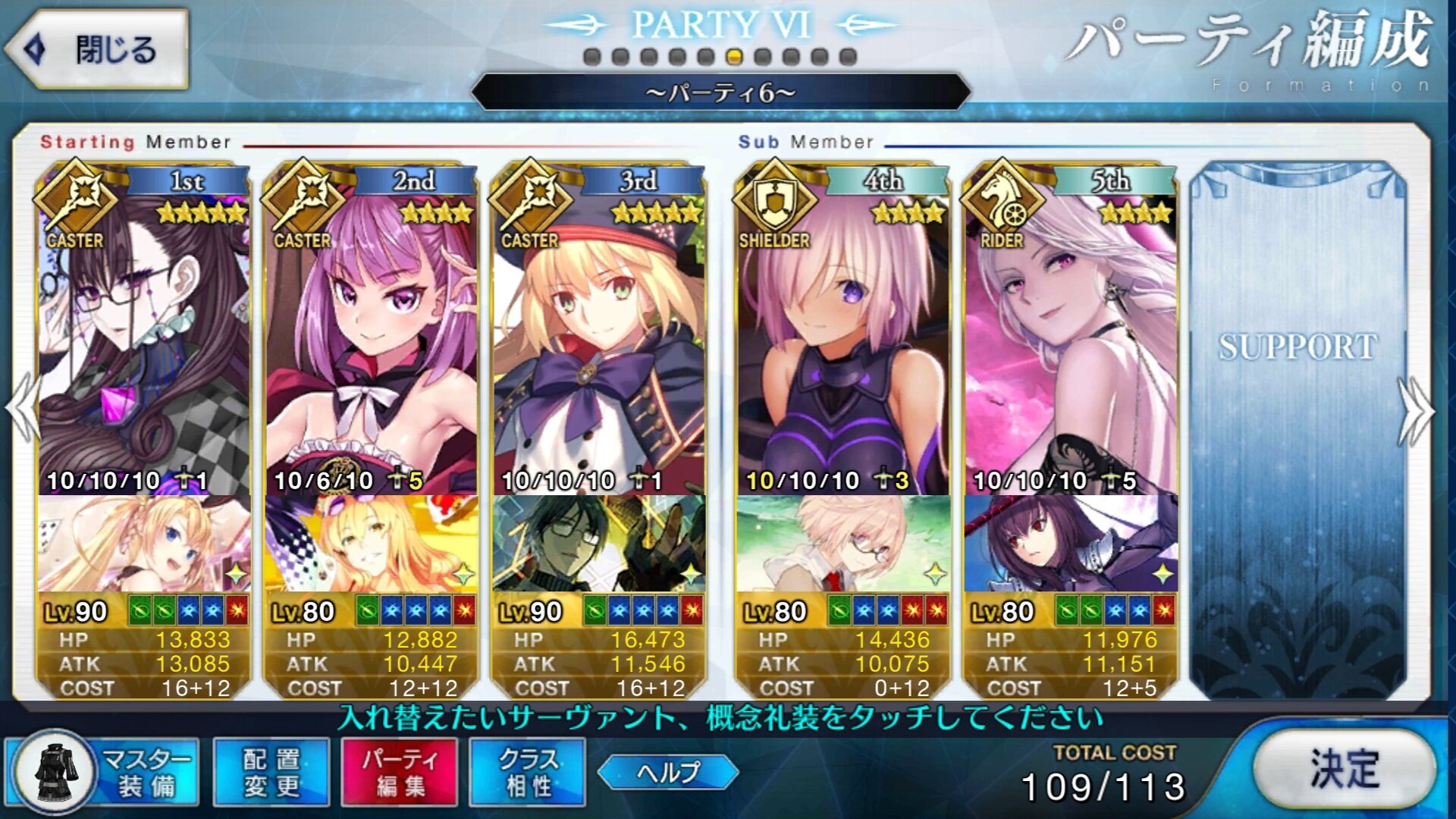
Task: Change the Rider's craft essence
Action: [1071, 543]
